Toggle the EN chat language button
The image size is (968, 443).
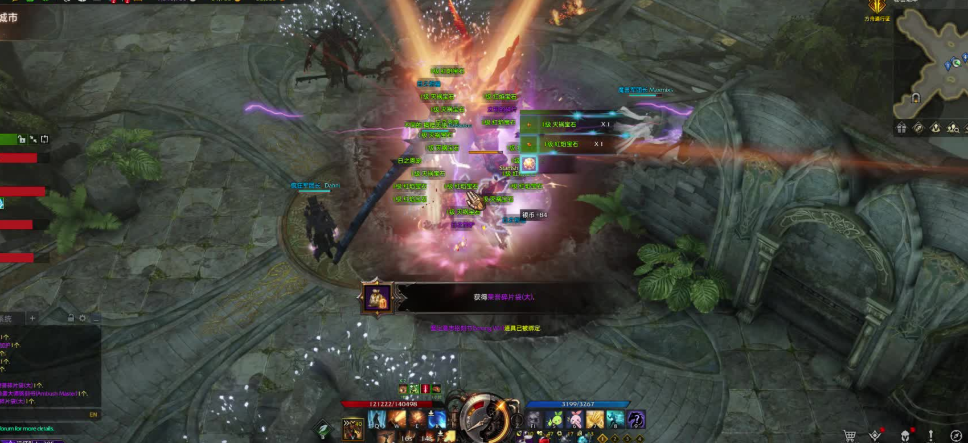pos(93,413)
